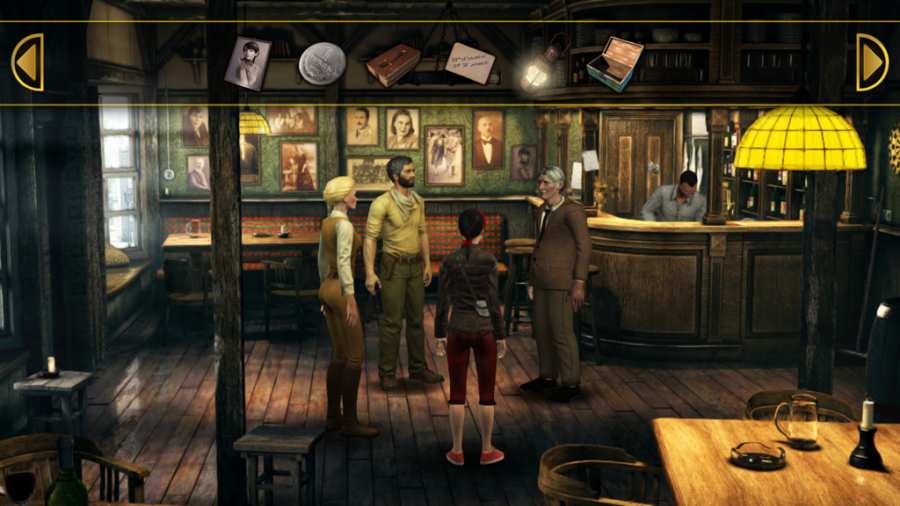Click the right arrow inventory button
The image size is (900, 506).
click(x=871, y=63)
